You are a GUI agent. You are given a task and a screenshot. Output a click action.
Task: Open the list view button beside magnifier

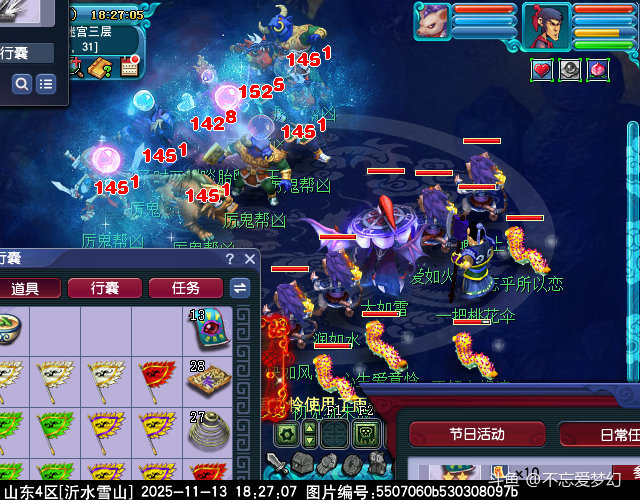45,85
